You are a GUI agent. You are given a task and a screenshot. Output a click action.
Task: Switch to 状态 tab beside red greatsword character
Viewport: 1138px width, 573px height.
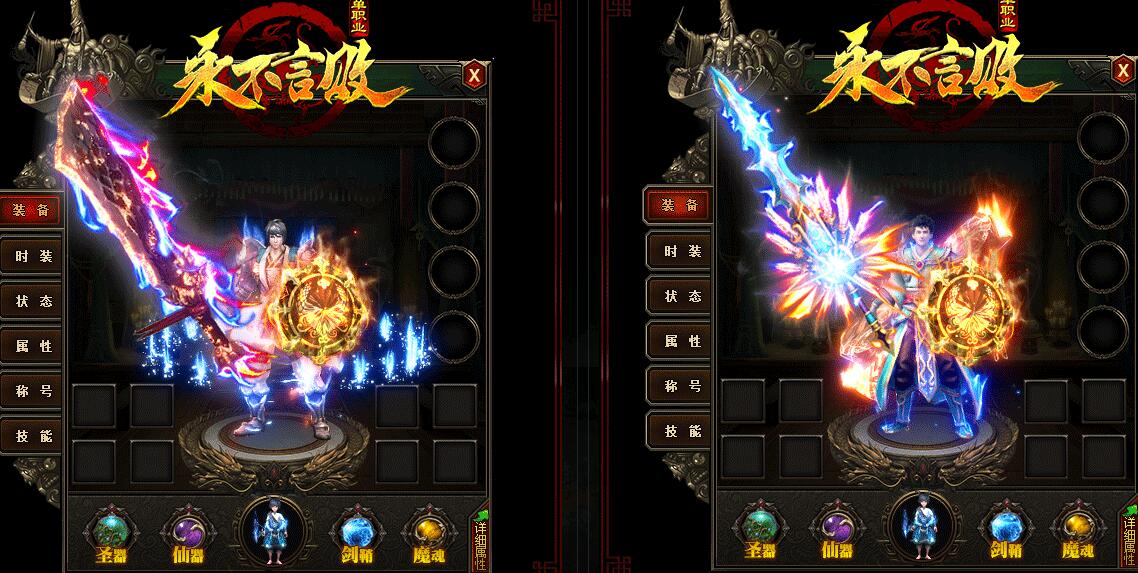33,301
